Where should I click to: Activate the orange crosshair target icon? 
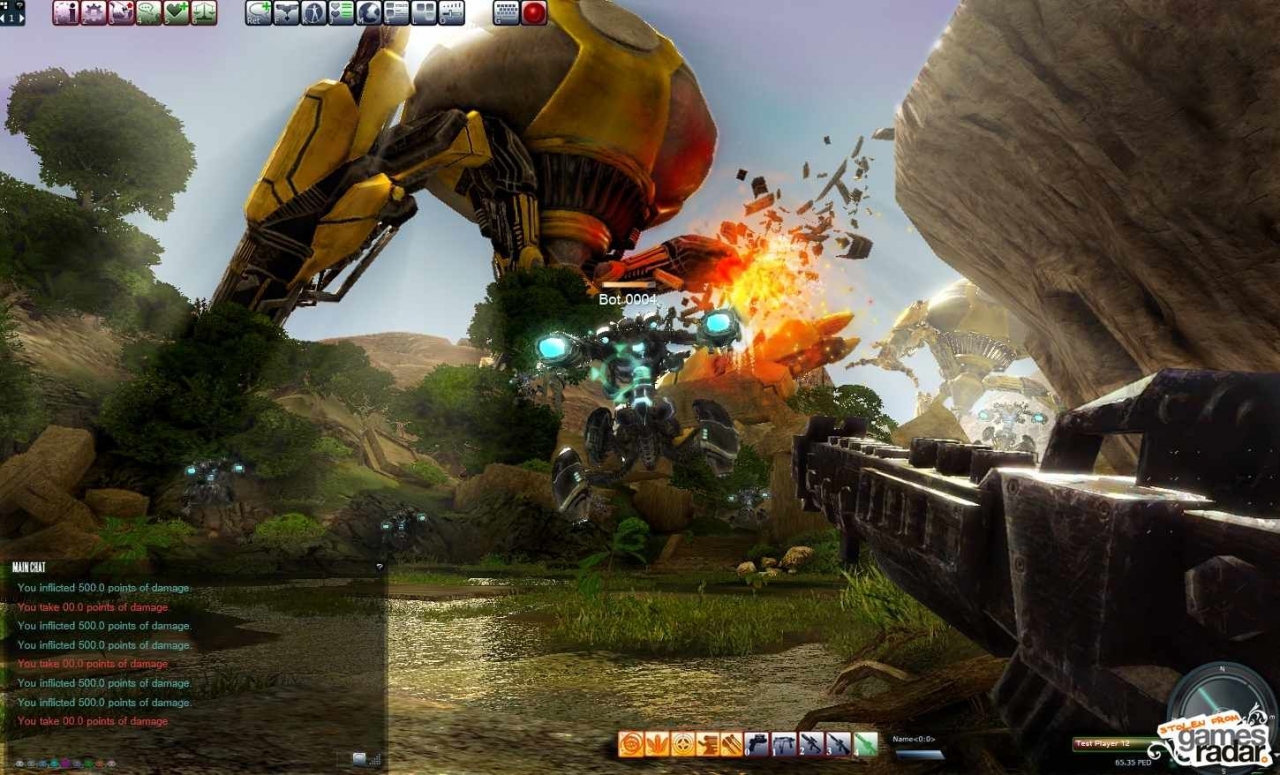coord(683,744)
